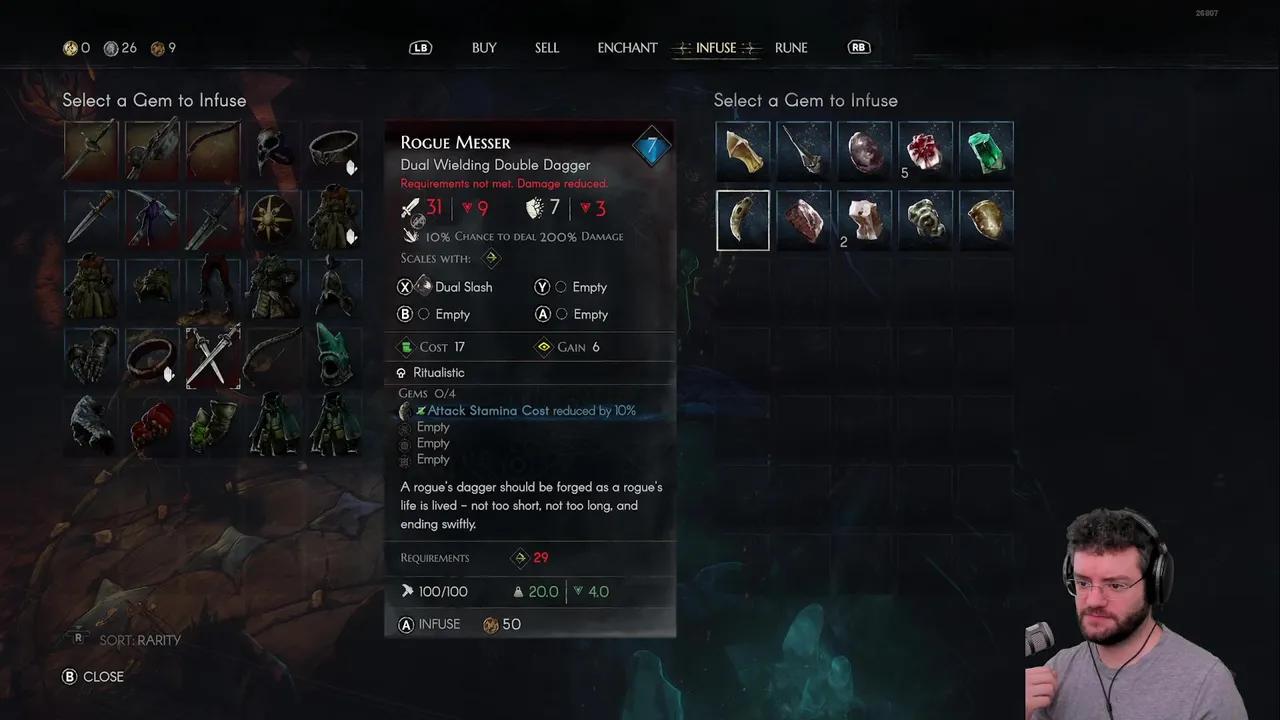
Task: Go to the ENCHANT tab
Action: (x=627, y=48)
